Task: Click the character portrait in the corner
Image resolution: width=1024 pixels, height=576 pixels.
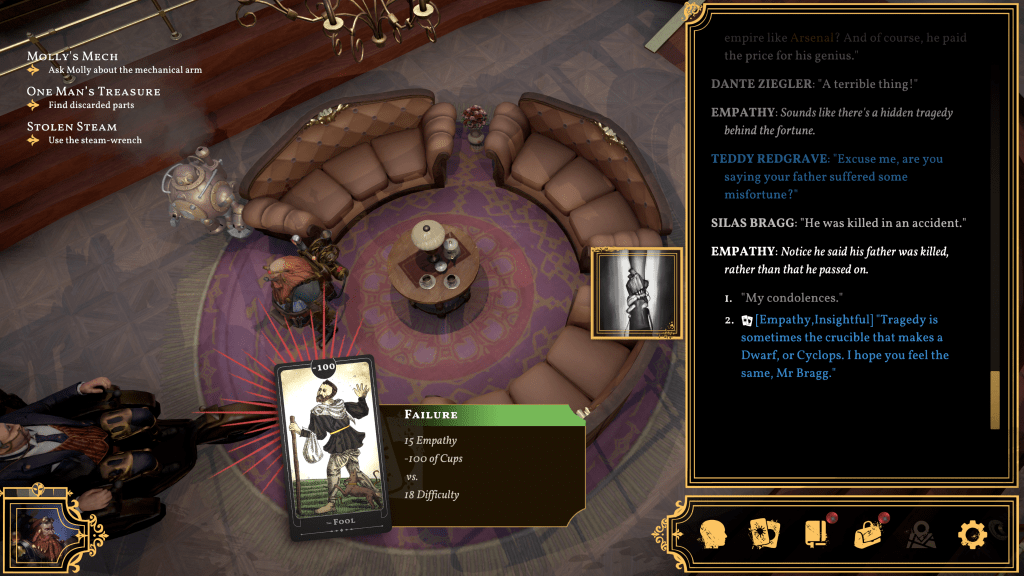Action: point(40,529)
